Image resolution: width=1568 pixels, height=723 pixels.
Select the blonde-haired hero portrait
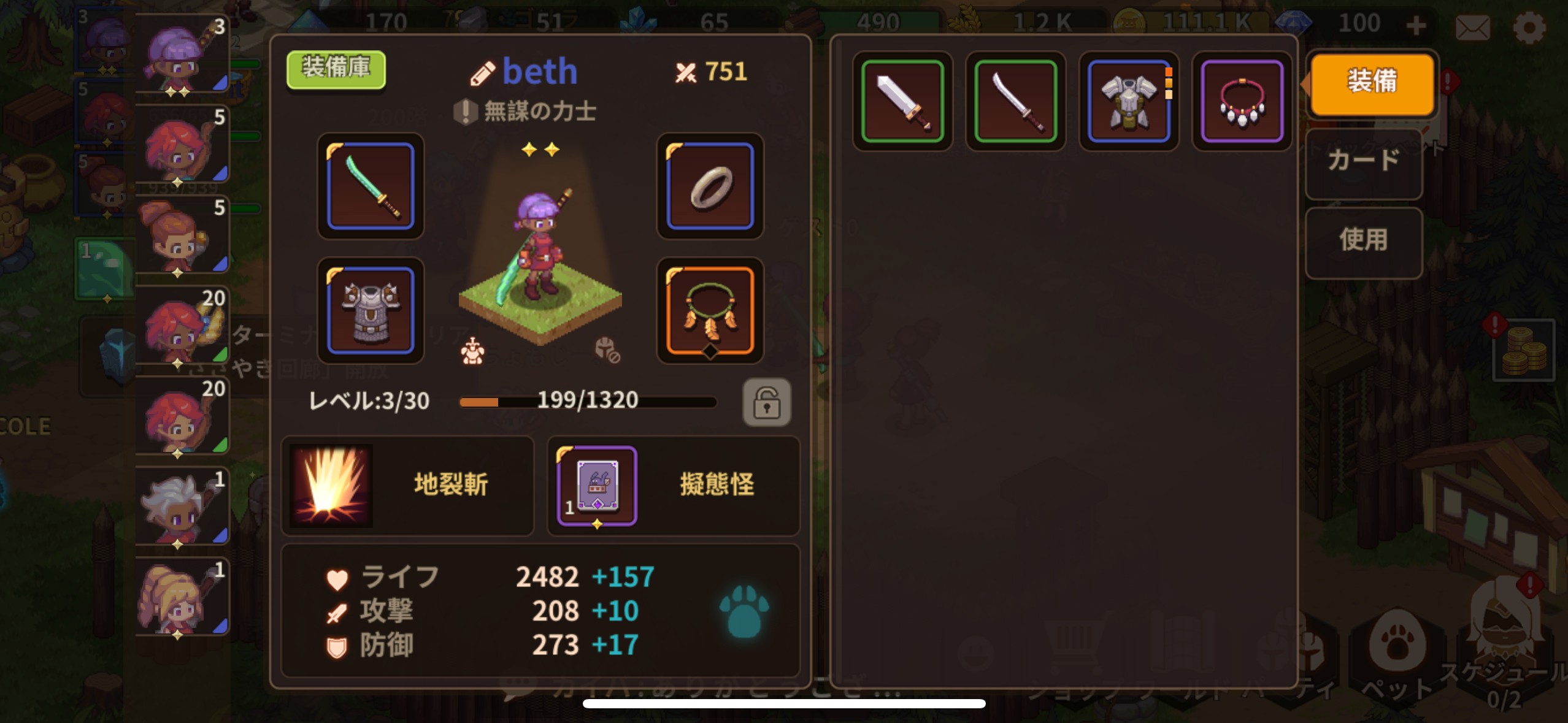point(182,597)
